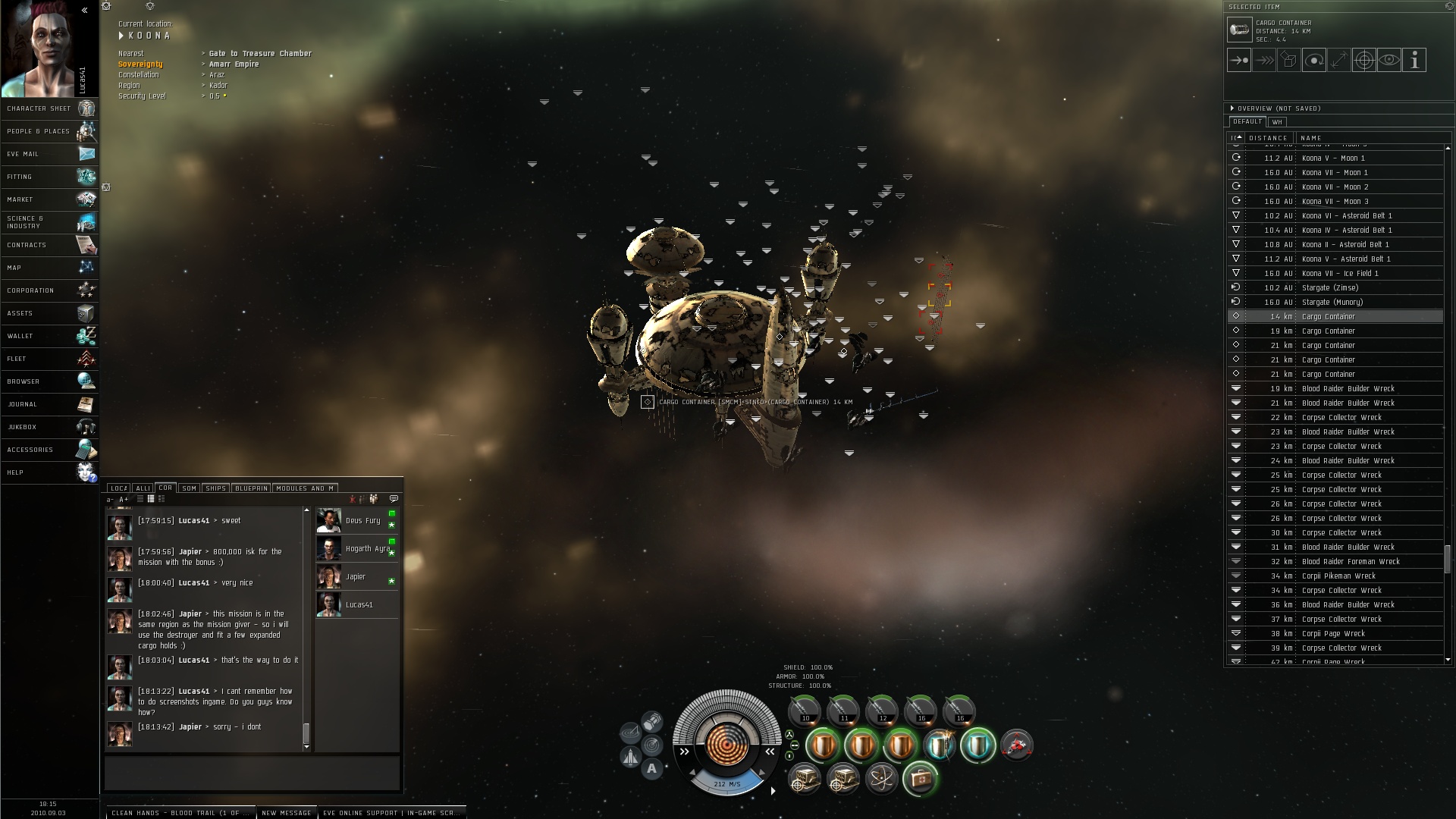1456x819 pixels.
Task: Switch to the Ships chat tab
Action: tap(216, 488)
